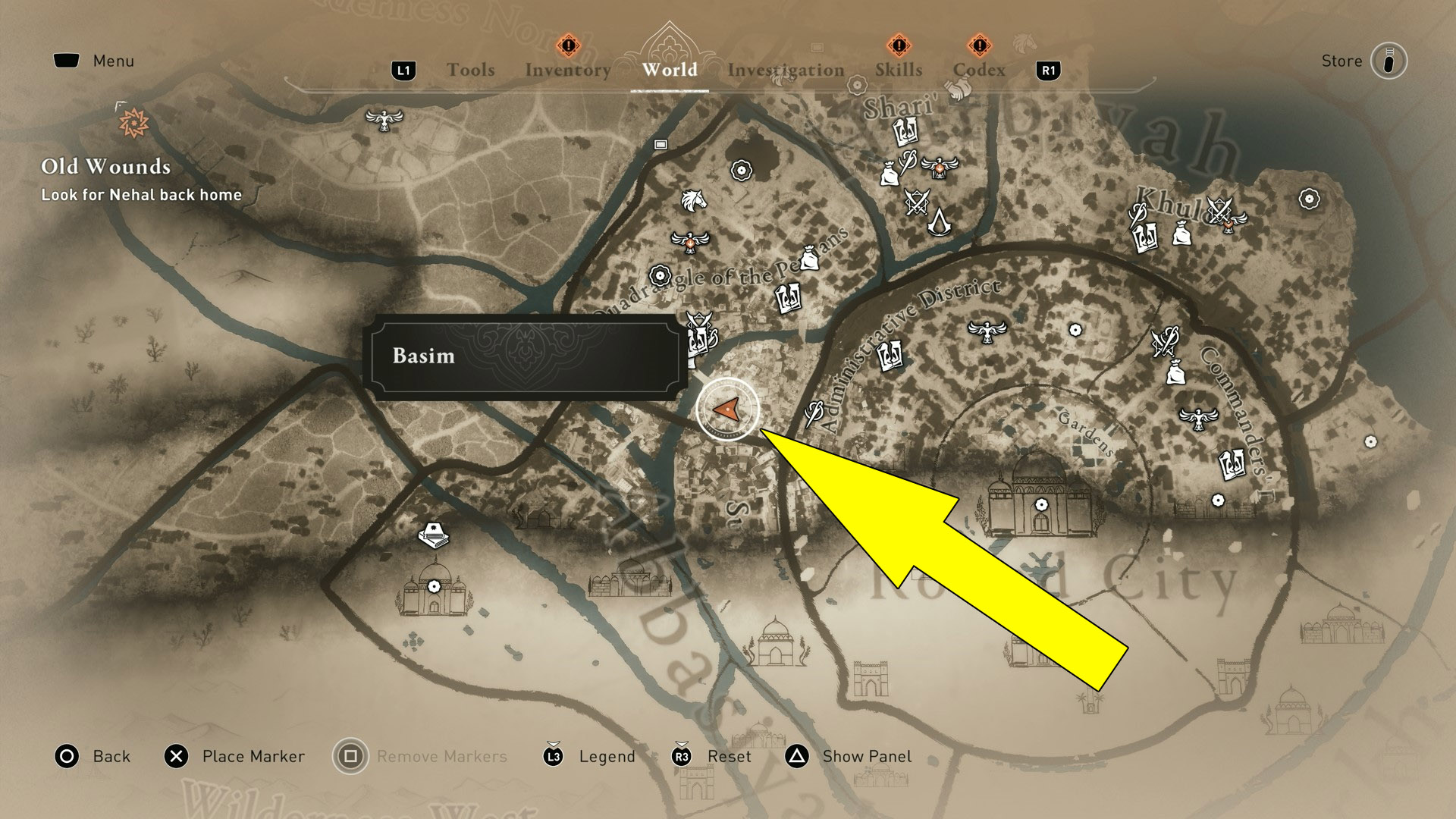
Task: Select the gear sack icon near Commanders' district
Action: click(1175, 372)
